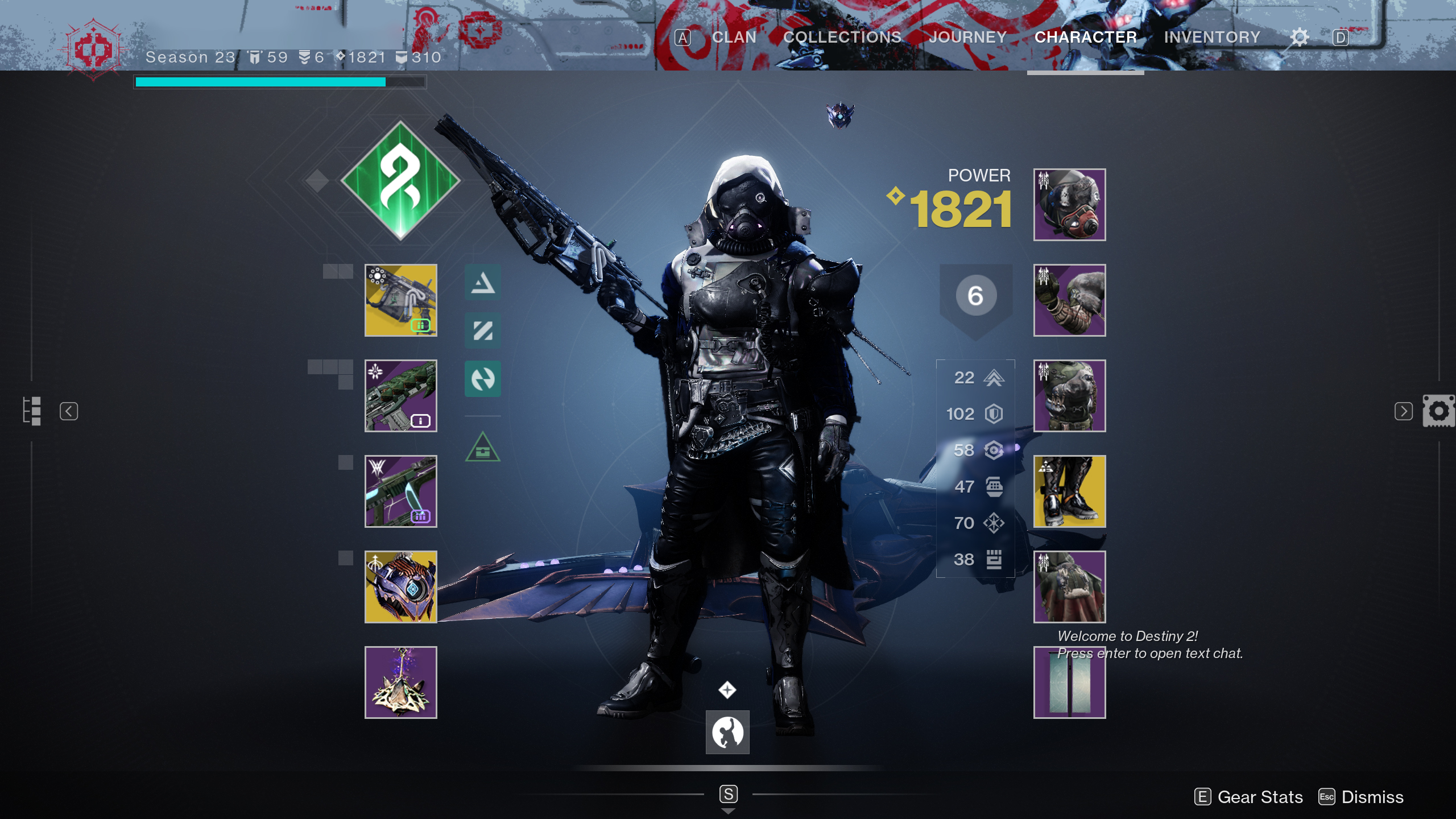1456x819 pixels.
Task: Open the Ghost shell slot
Action: coord(400,586)
